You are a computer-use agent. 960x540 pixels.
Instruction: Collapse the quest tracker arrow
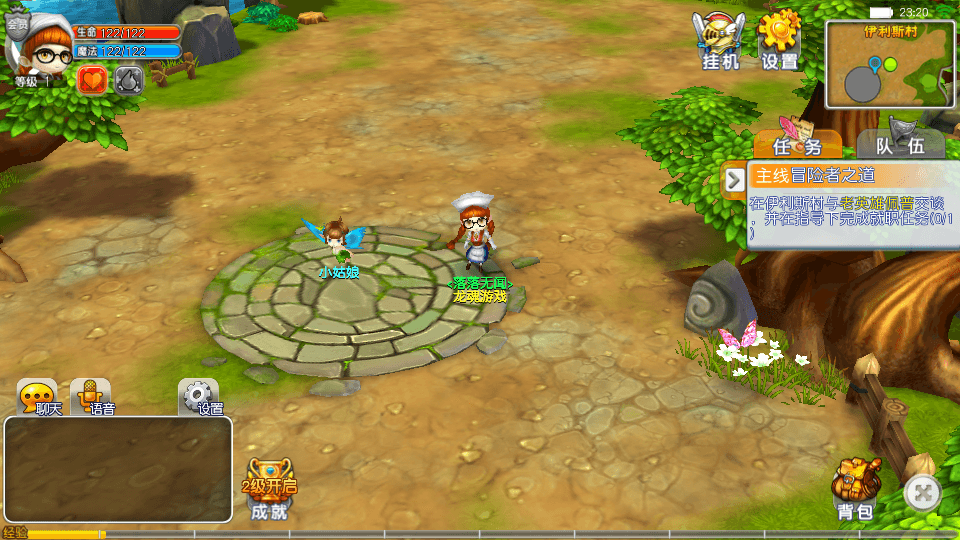tap(735, 179)
